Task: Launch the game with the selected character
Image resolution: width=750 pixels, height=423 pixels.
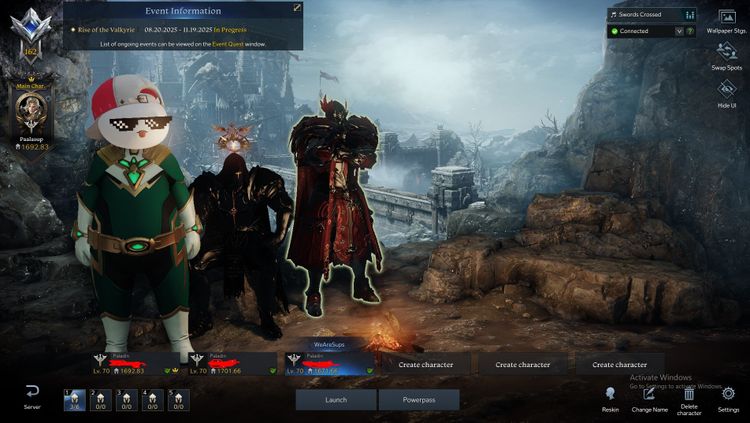Action: tap(336, 399)
